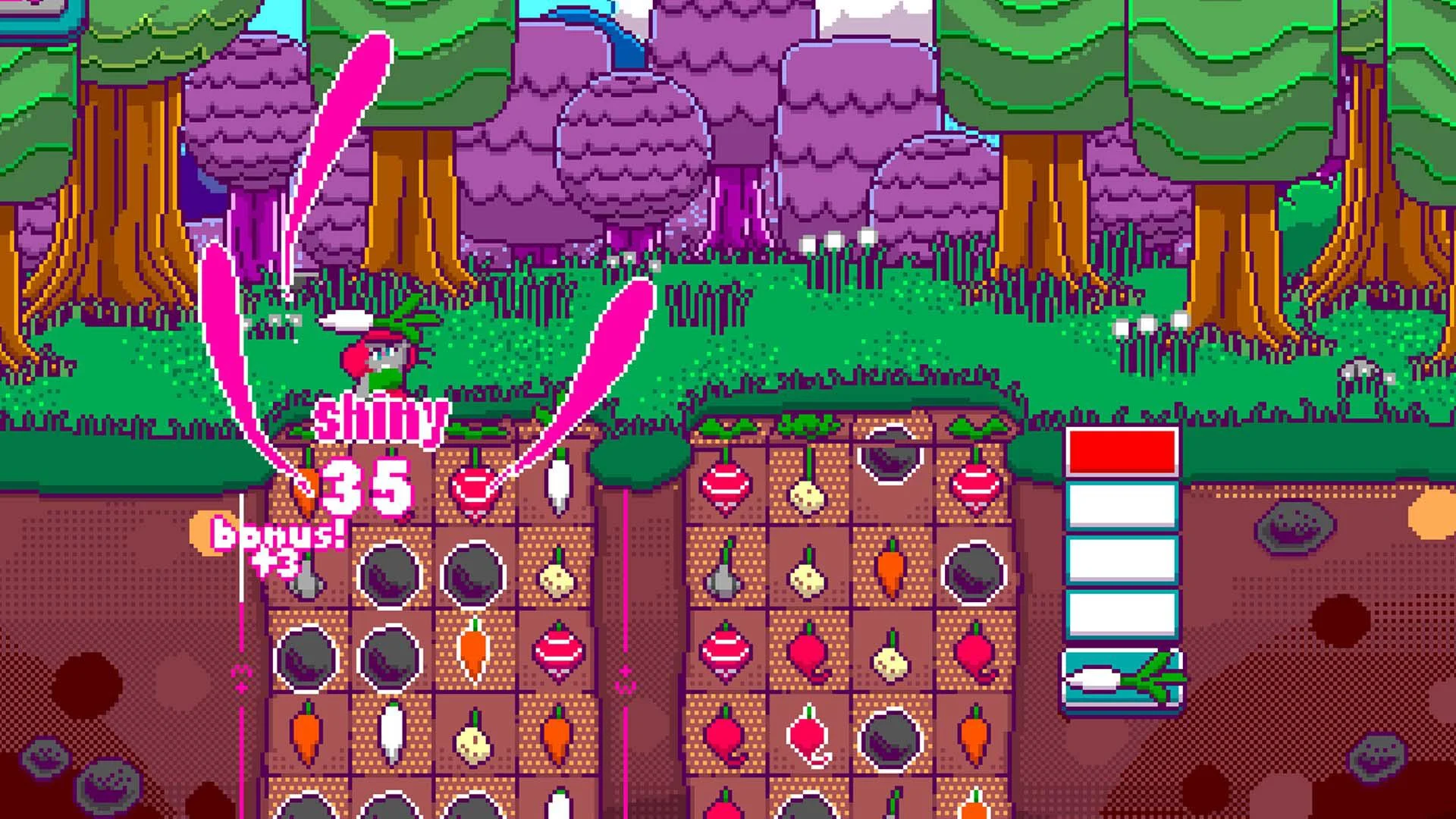The height and width of the screenshot is (819, 1456).
Task: Open the sidebar vegetable queue panel
Action: [x=1122, y=569]
